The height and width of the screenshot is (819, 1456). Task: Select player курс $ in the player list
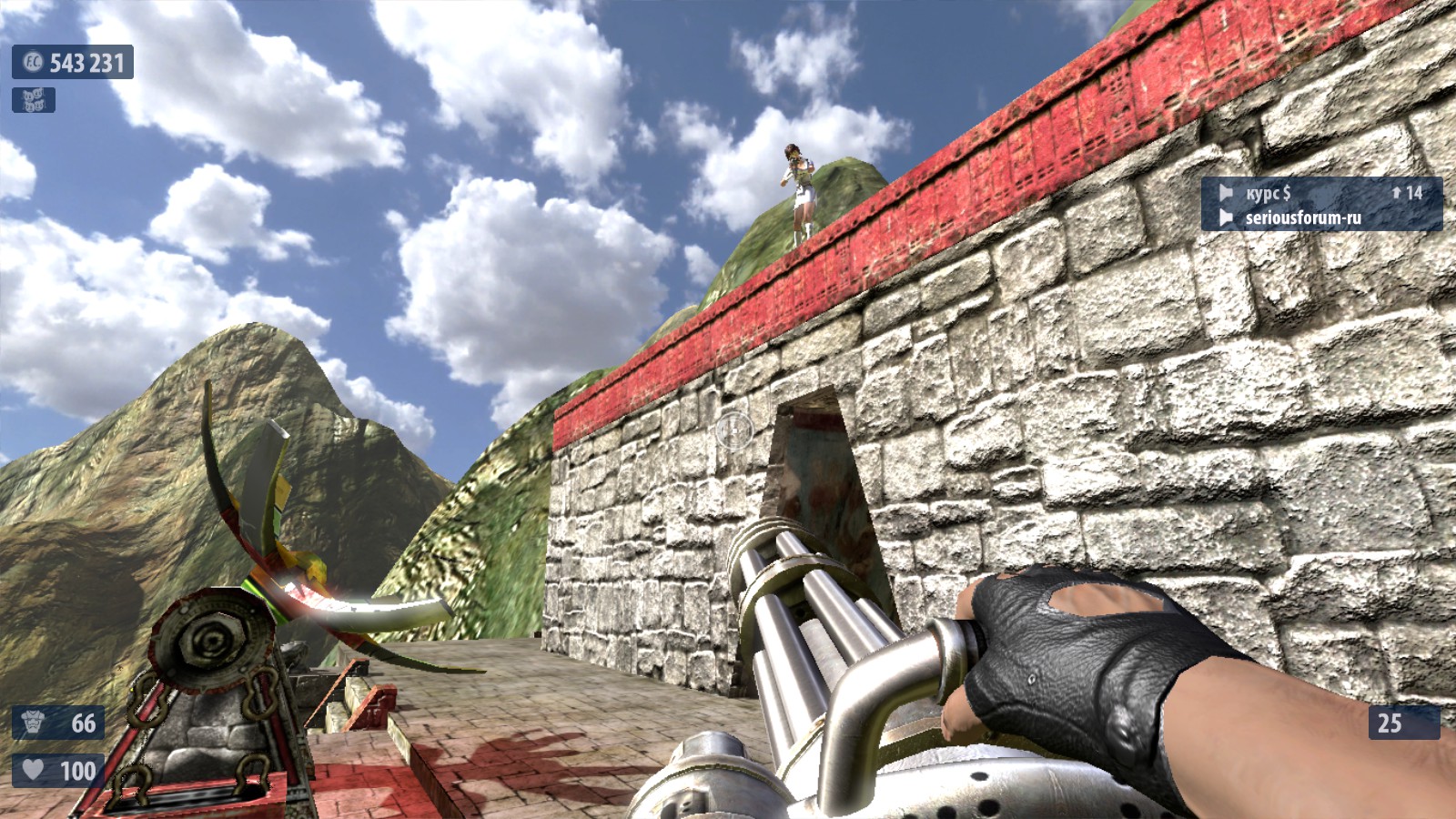pos(1268,193)
